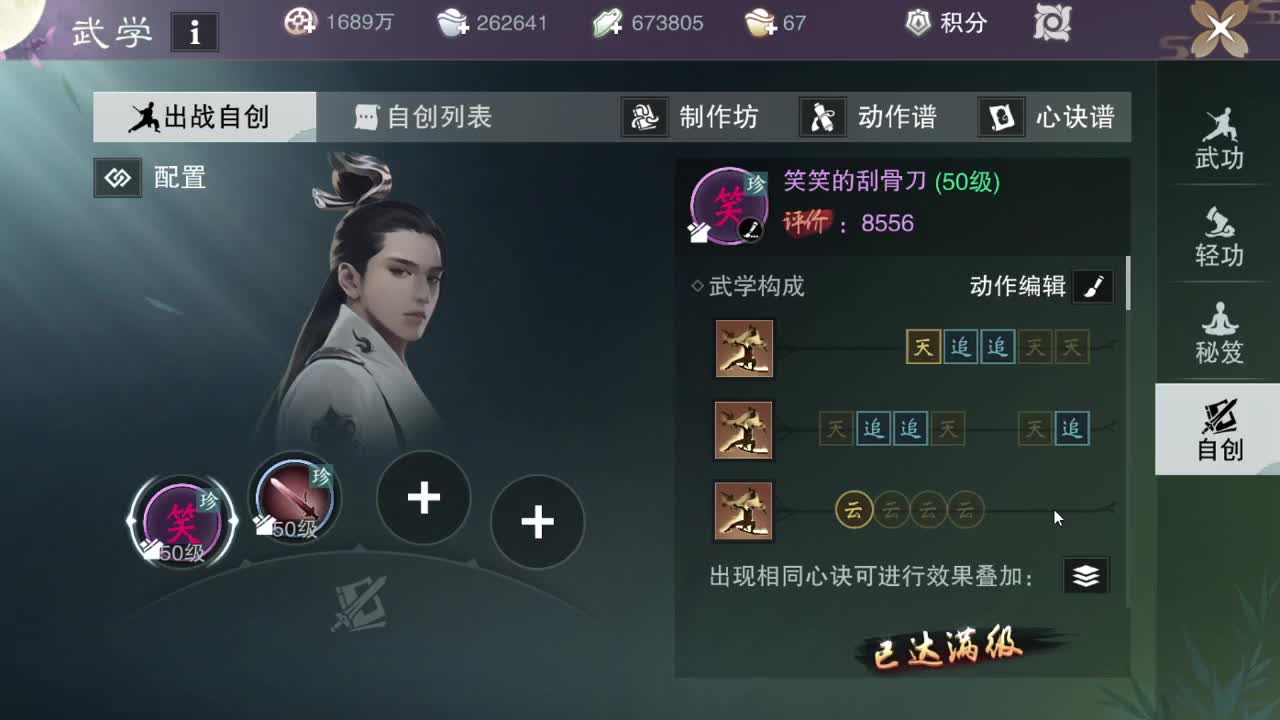The height and width of the screenshot is (720, 1280).
Task: Click the 笑笑的刮骨刀 skill portrait icon
Action: pyautogui.click(x=729, y=204)
